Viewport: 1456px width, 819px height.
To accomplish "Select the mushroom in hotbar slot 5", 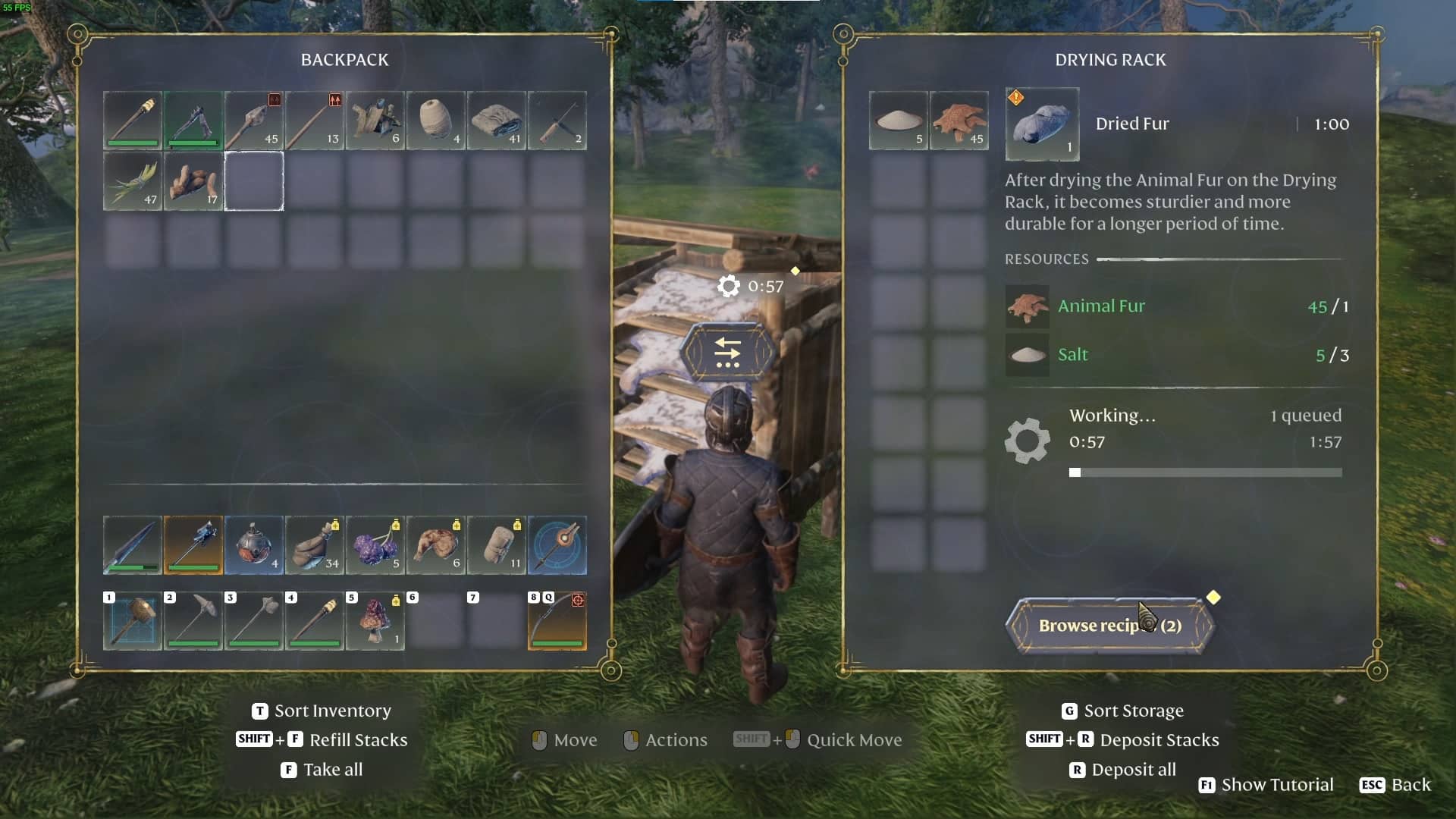I will tap(375, 621).
